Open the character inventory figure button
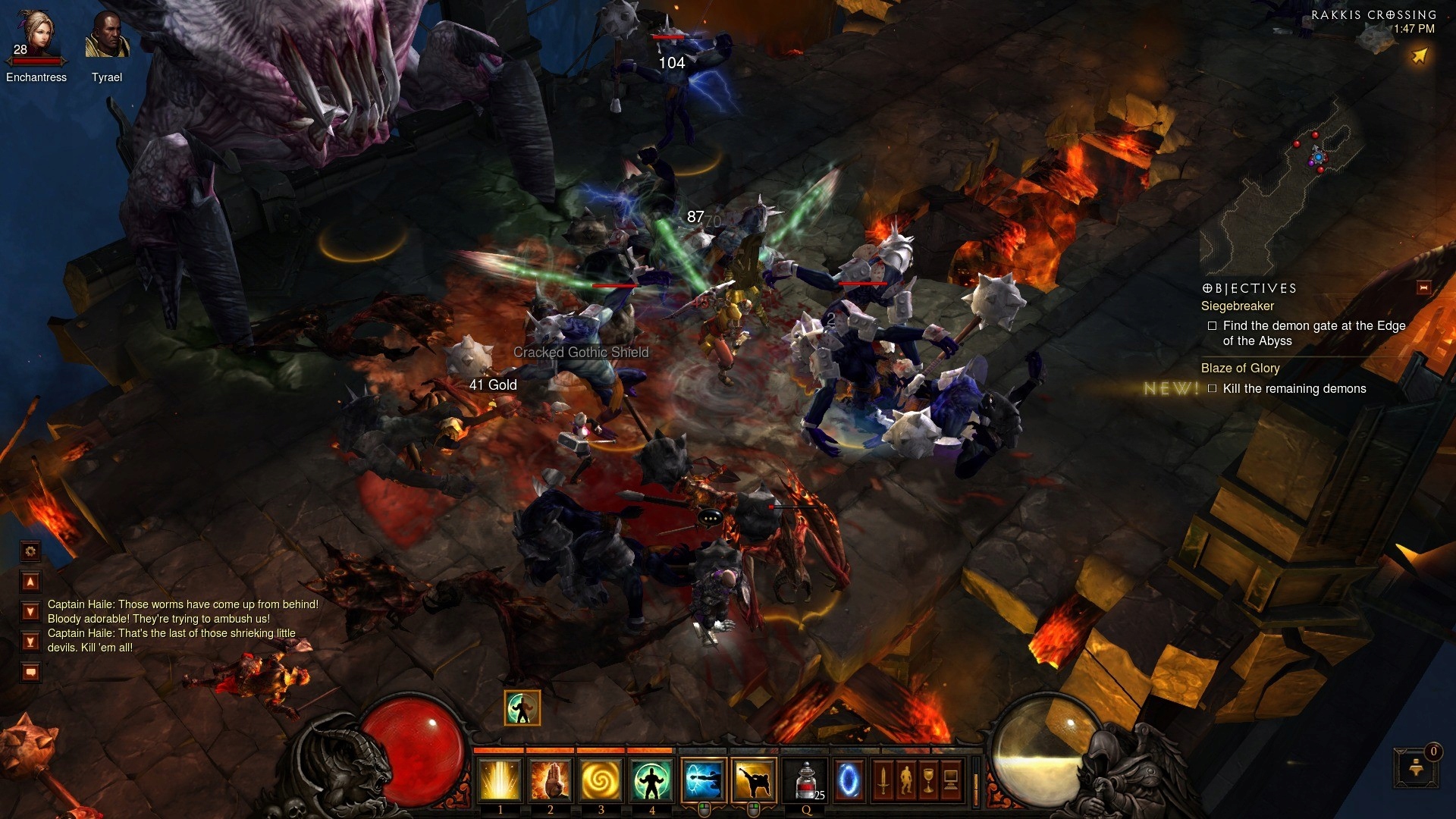 point(905,780)
